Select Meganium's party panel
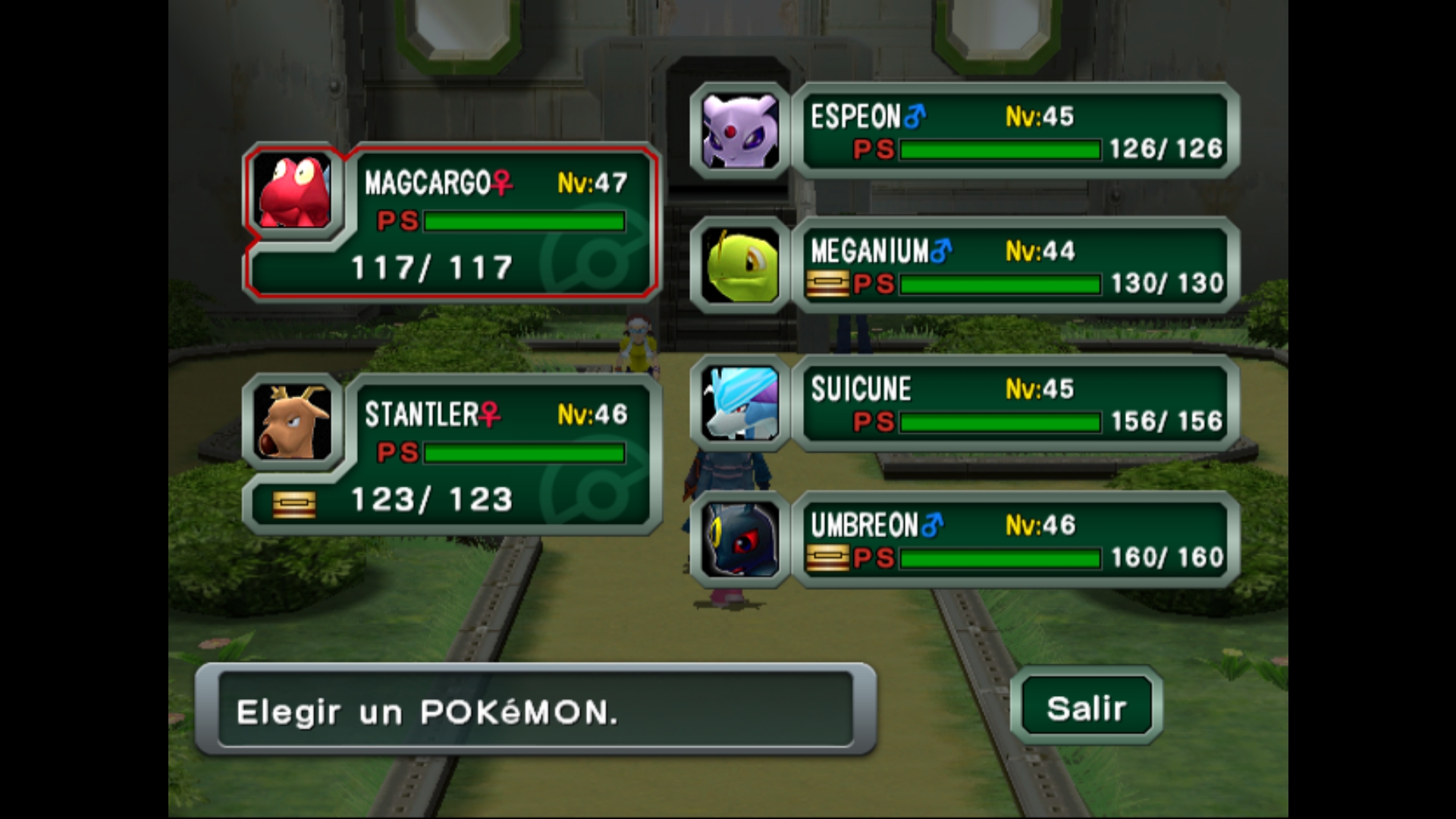The image size is (1456, 819). 1015,266
